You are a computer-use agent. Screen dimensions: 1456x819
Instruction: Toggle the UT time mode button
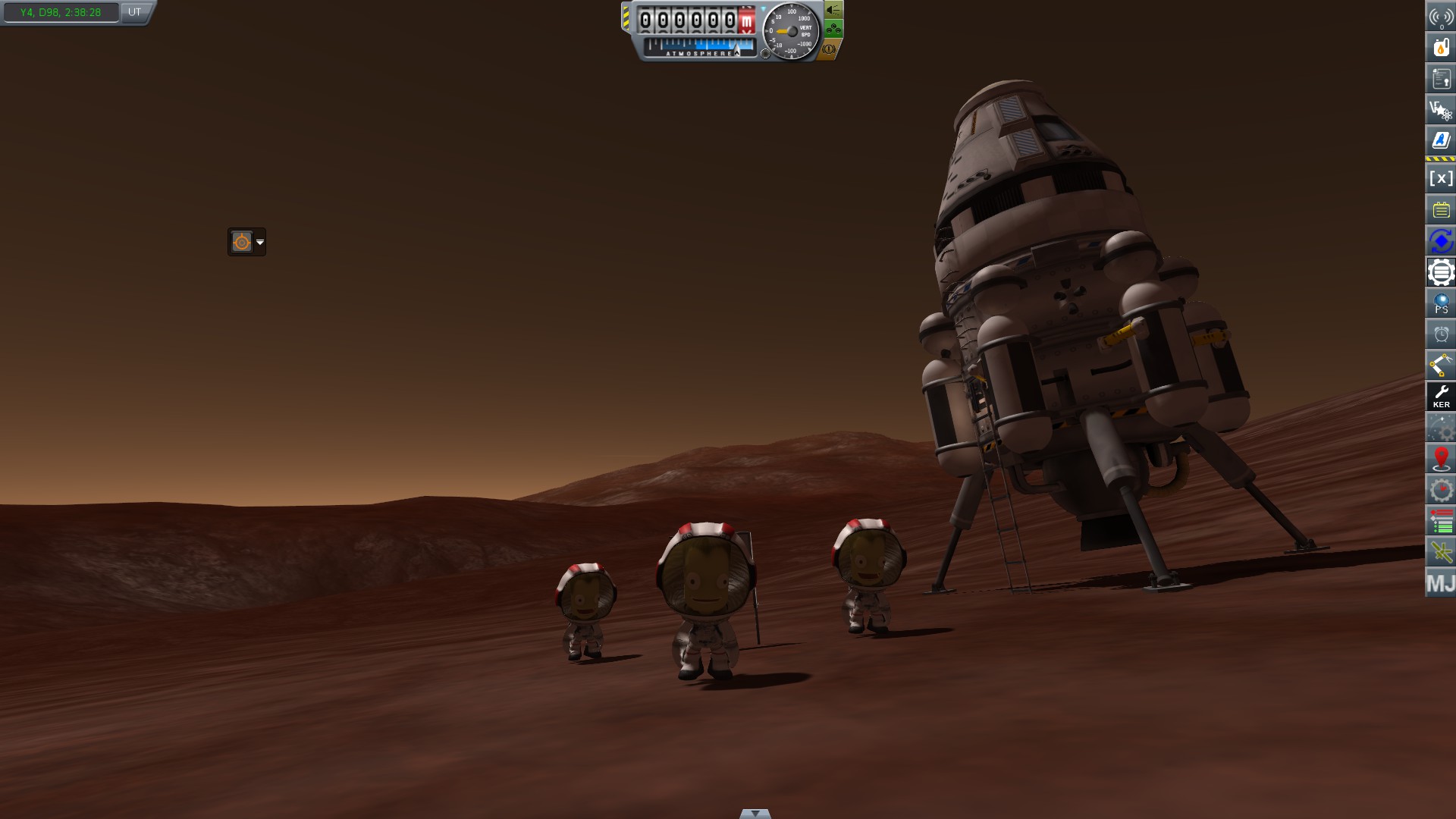point(134,12)
